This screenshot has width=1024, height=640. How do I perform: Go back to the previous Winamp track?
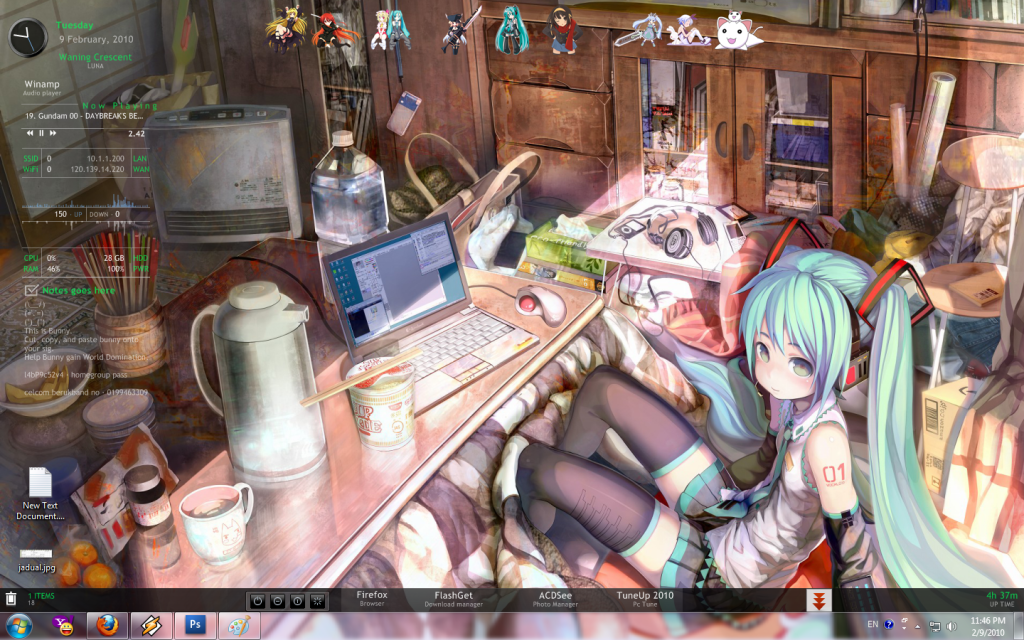[30, 133]
